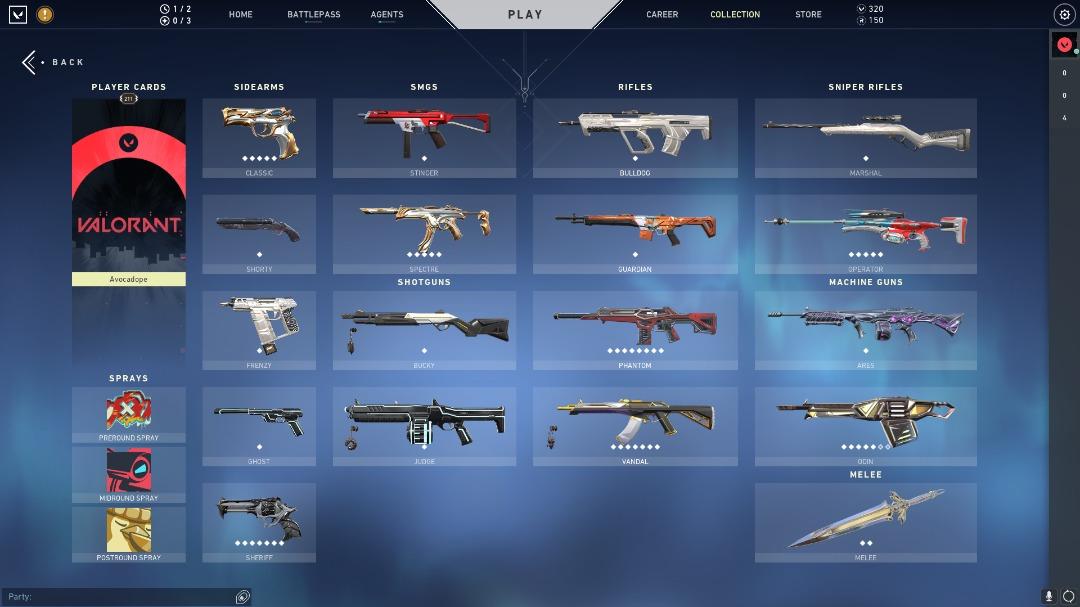Select the Classic sidearm skin slot
The width and height of the screenshot is (1080, 607).
(259, 138)
